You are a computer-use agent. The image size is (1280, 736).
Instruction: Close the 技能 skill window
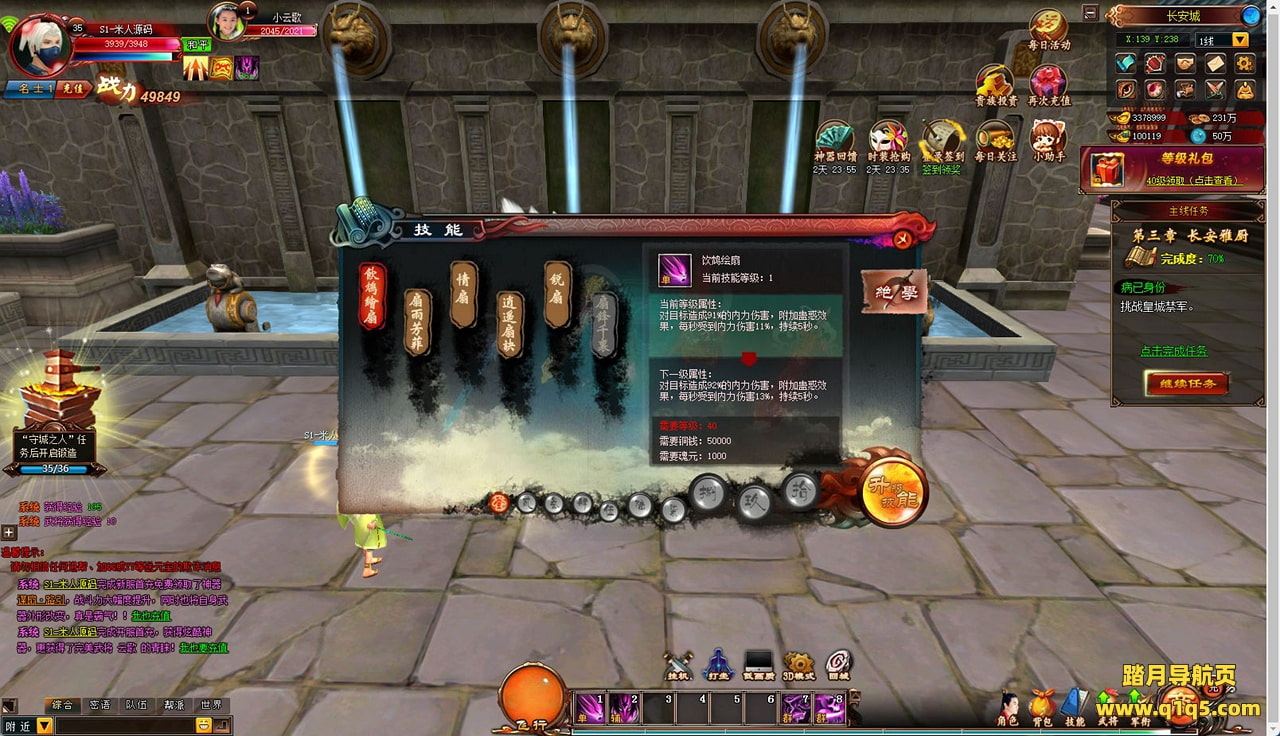(x=902, y=238)
